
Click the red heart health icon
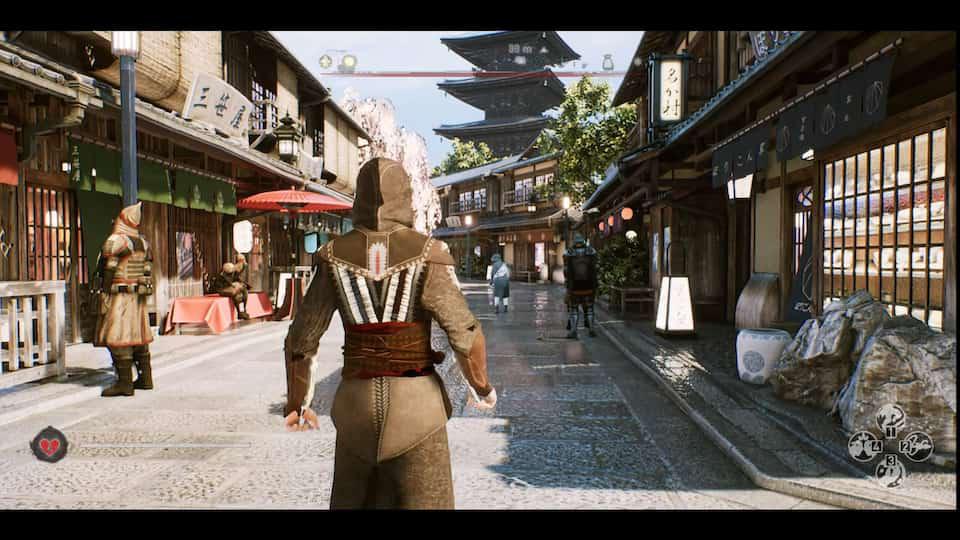pos(48,443)
